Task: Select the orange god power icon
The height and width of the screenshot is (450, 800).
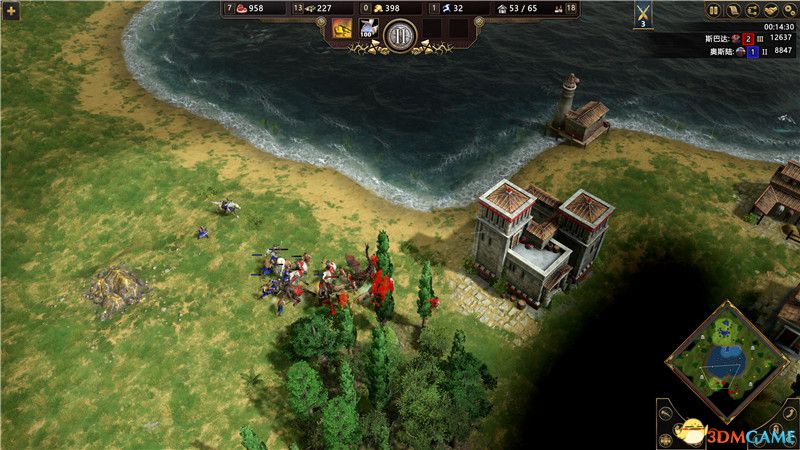Action: 342,29
